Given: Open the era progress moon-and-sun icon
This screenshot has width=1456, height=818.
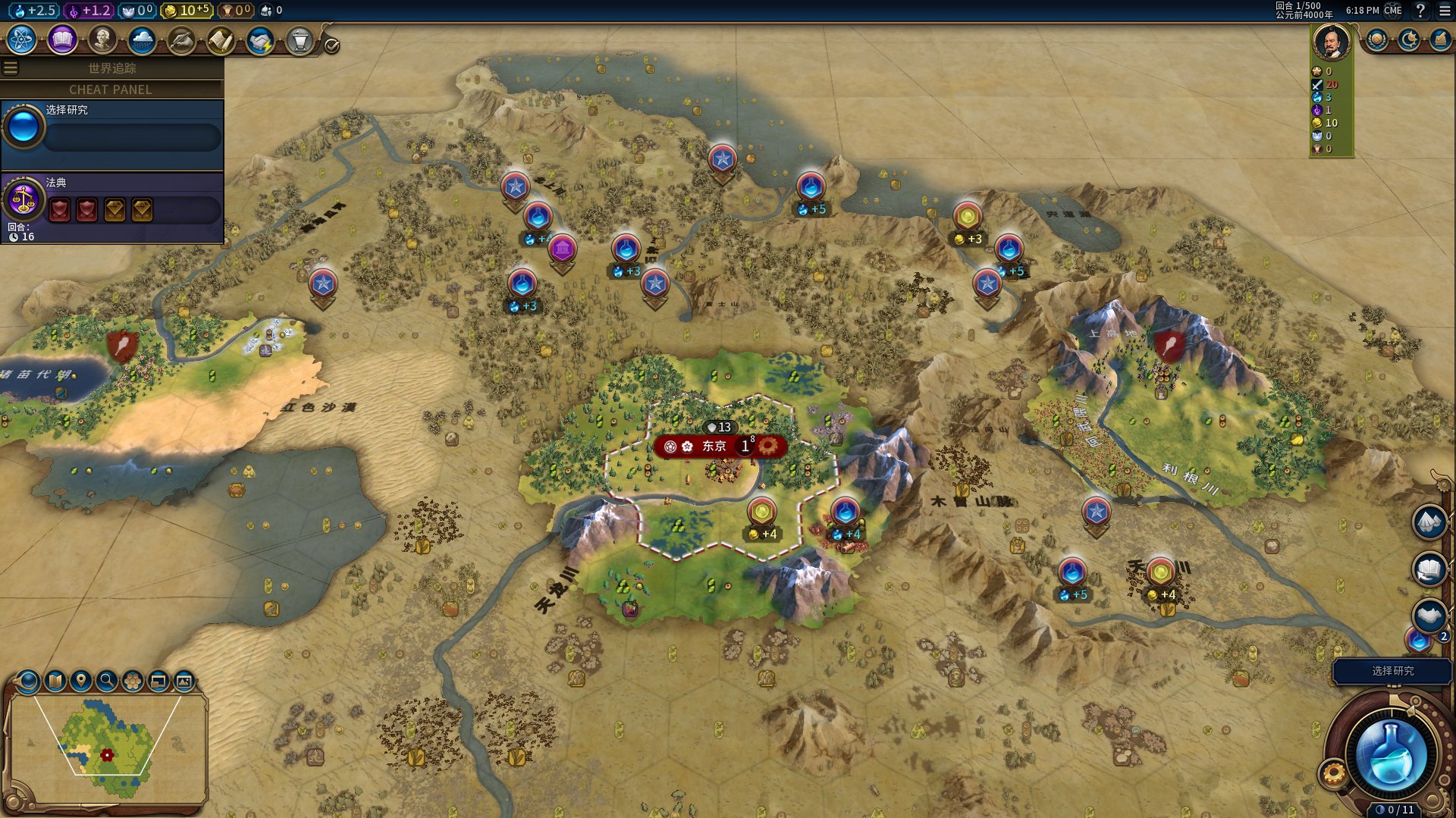Looking at the screenshot, I should 1408,39.
